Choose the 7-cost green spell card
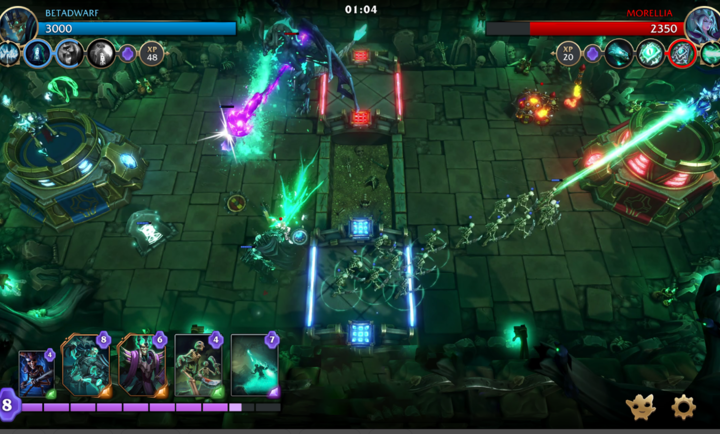The width and height of the screenshot is (720, 434). pos(254,367)
